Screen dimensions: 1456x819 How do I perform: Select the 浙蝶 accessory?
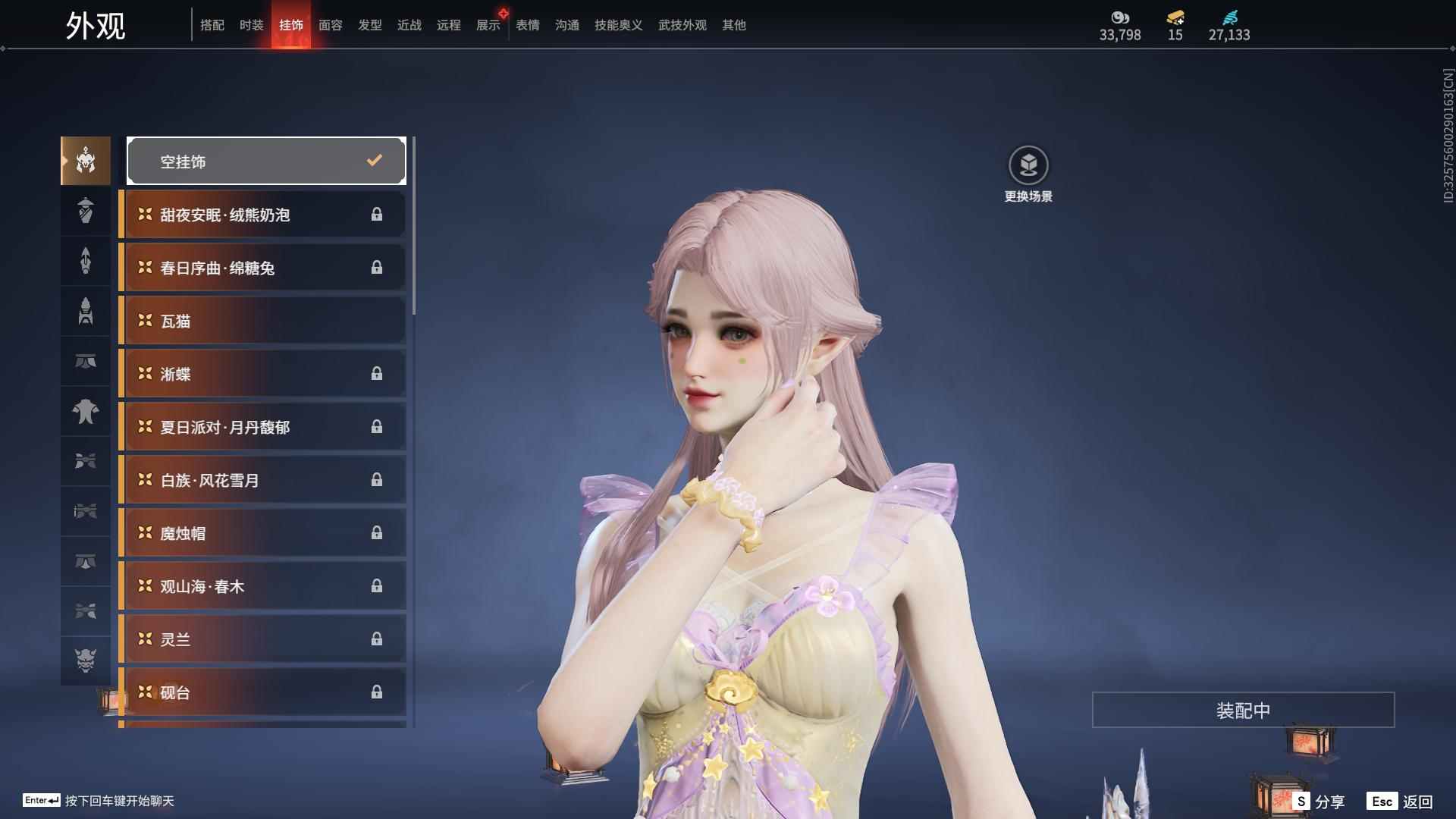262,374
